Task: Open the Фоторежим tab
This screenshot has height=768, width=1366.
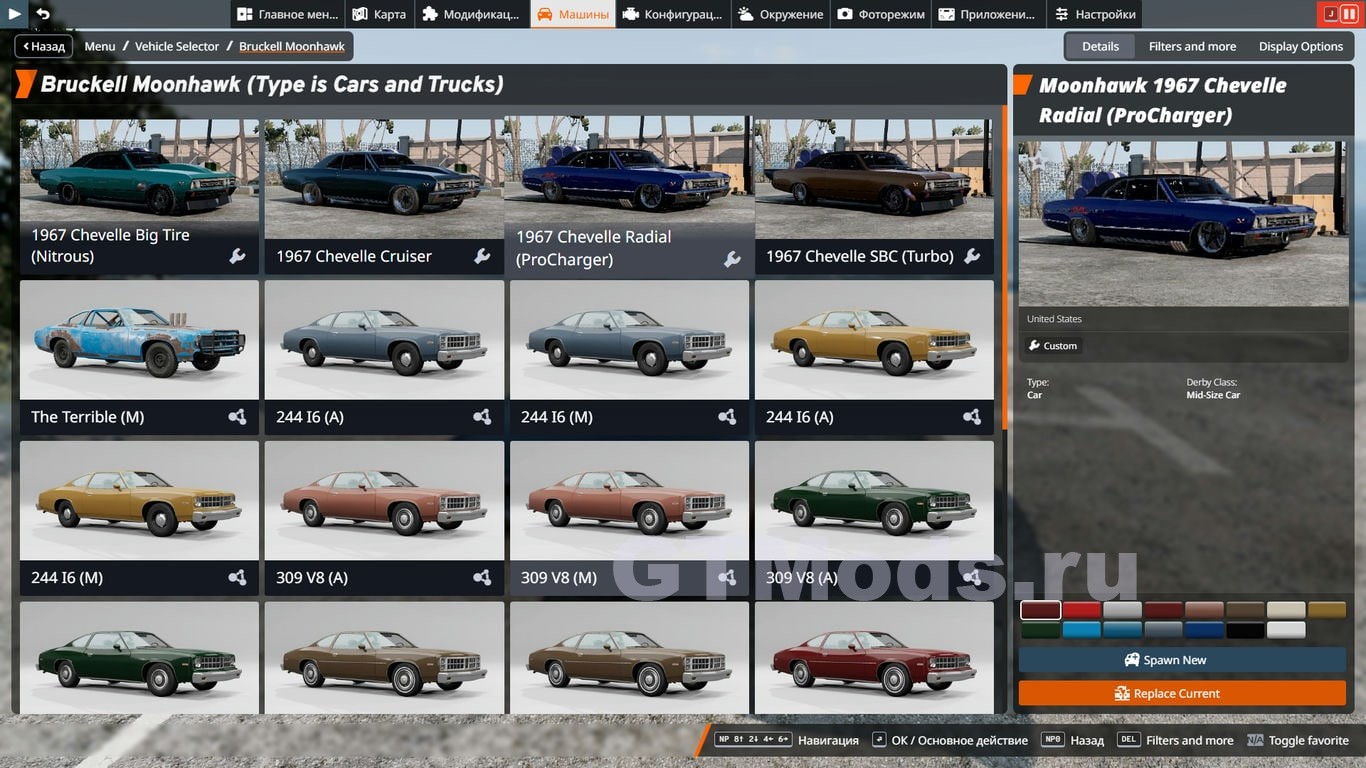Action: click(881, 14)
